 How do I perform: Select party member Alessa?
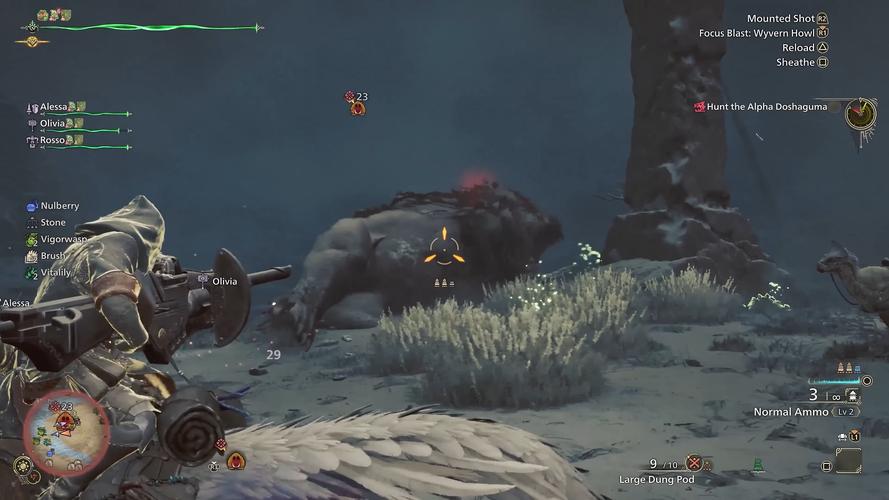pyautogui.click(x=54, y=107)
